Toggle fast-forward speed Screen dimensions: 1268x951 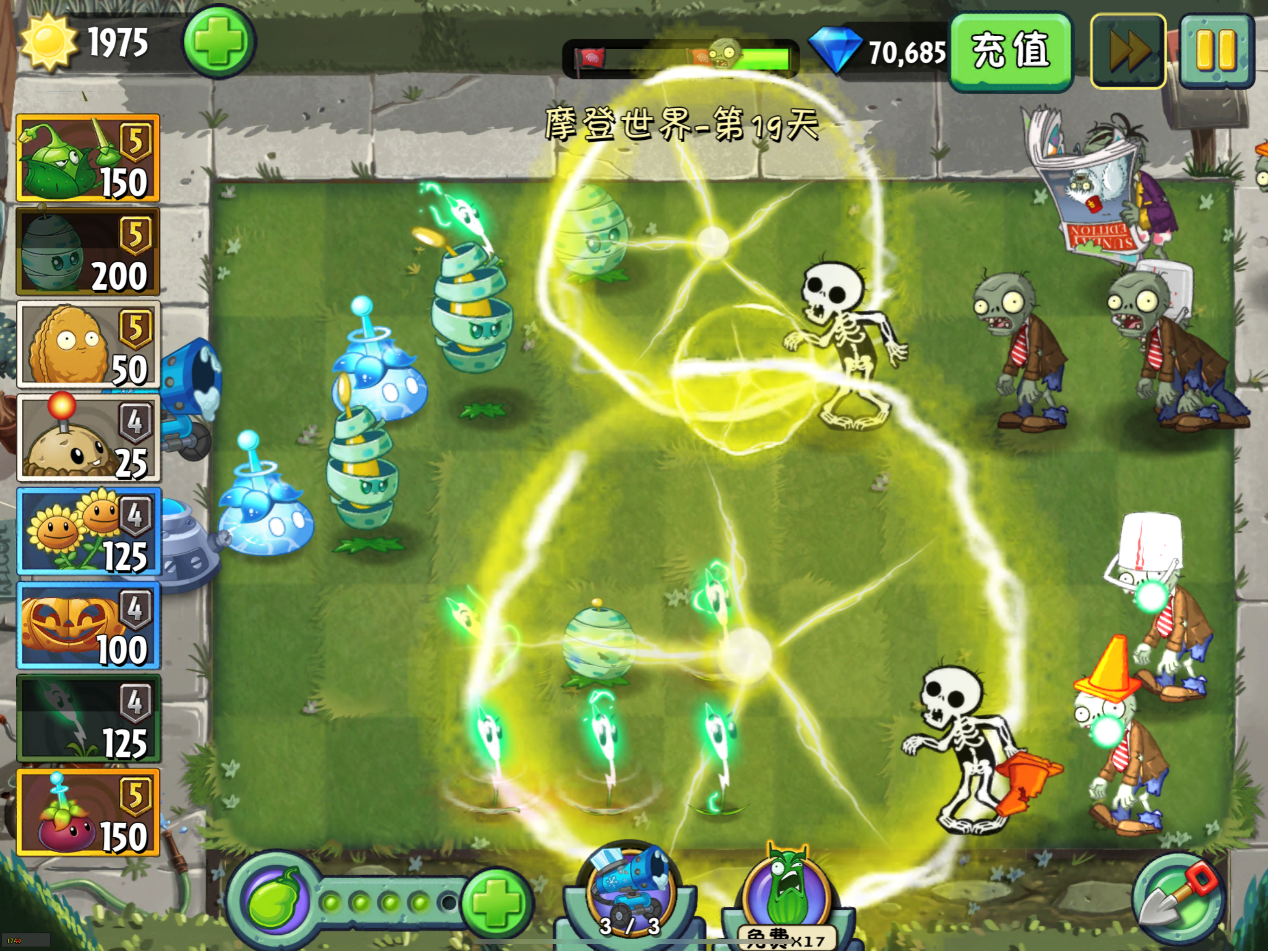[1128, 51]
